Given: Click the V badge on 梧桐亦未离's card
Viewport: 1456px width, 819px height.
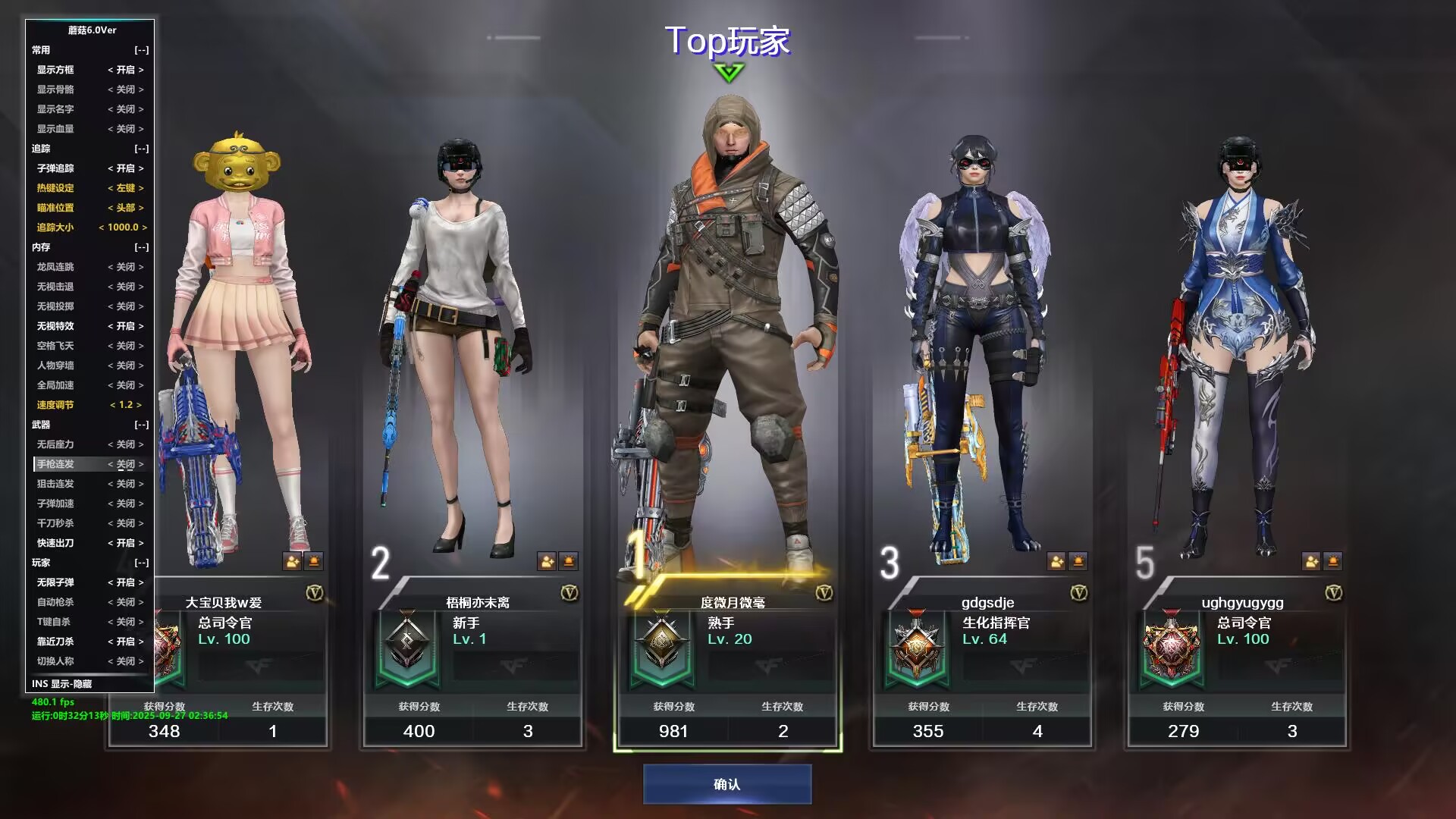Looking at the screenshot, I should click(x=570, y=593).
